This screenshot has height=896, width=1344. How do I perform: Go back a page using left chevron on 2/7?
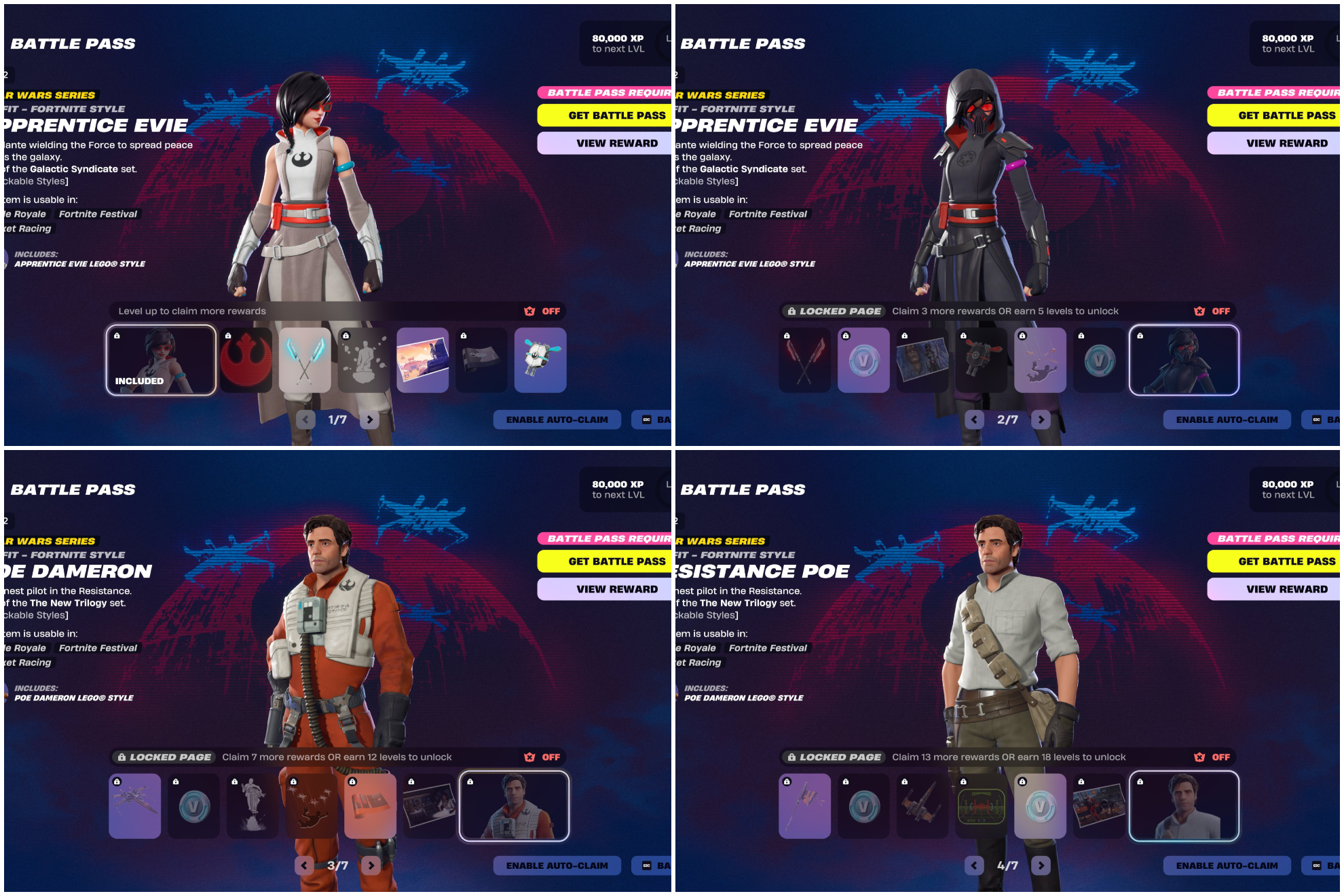[x=975, y=419]
